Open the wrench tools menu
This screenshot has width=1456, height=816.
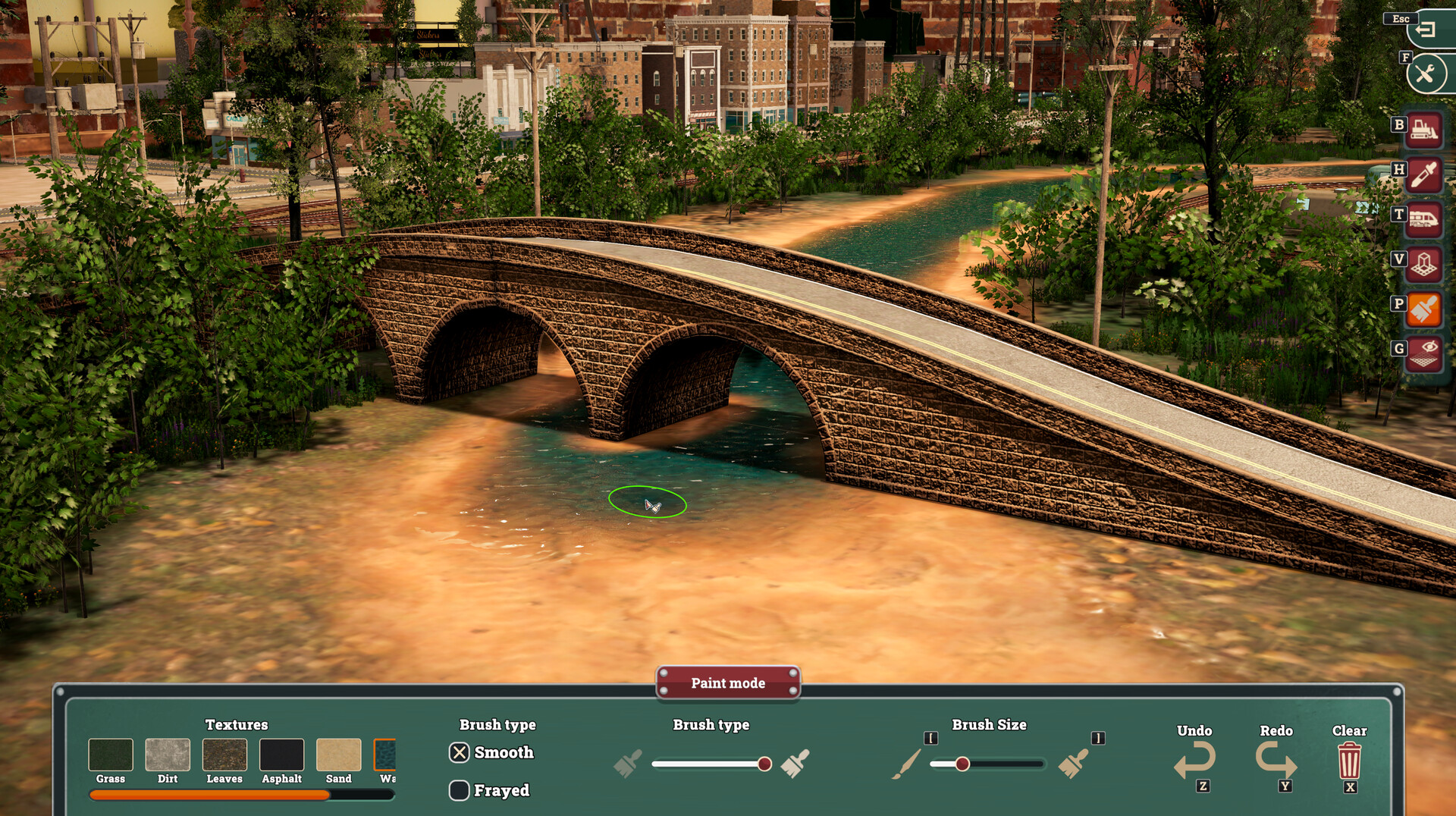1428,74
